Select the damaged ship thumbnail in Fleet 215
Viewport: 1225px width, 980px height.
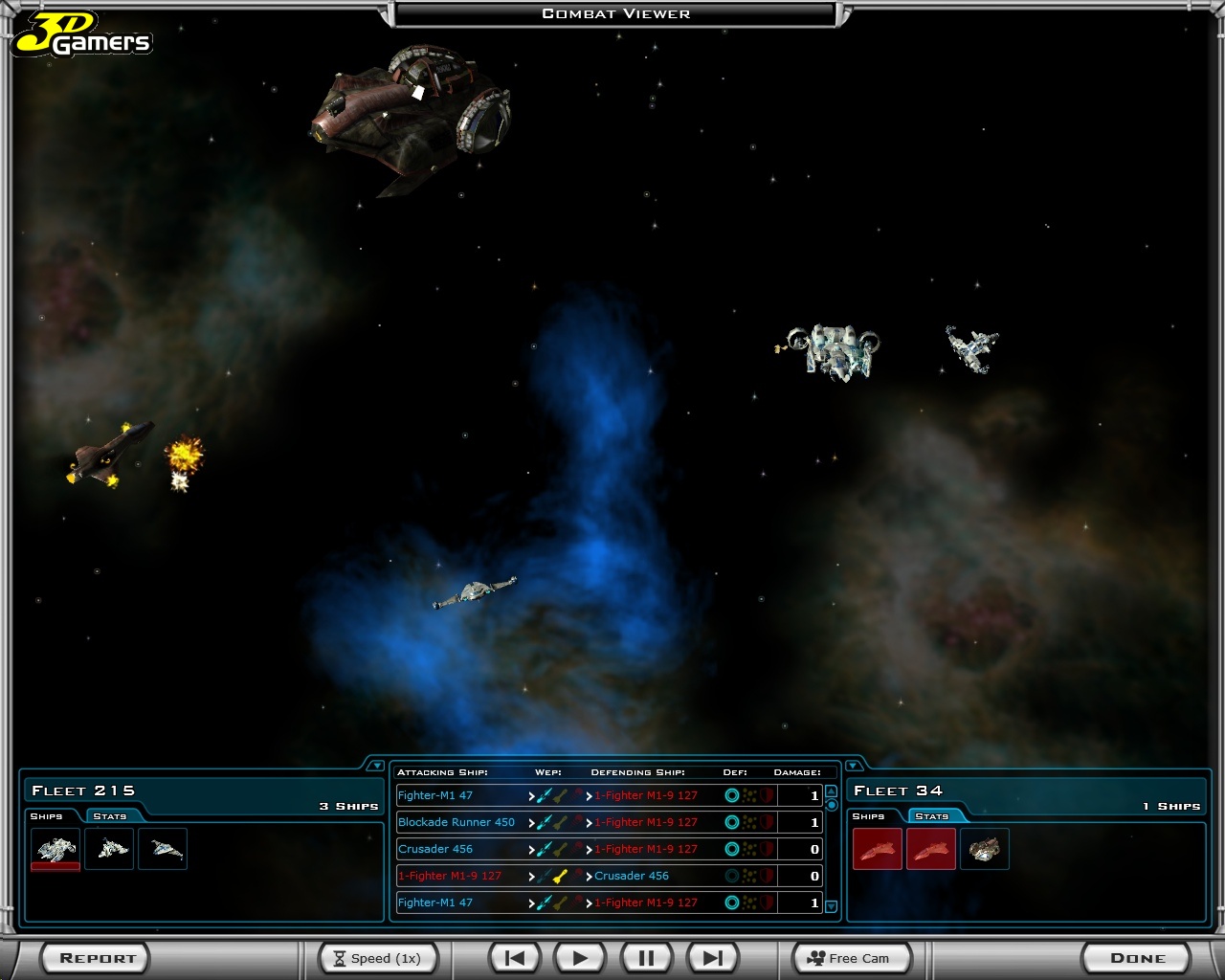tap(55, 848)
